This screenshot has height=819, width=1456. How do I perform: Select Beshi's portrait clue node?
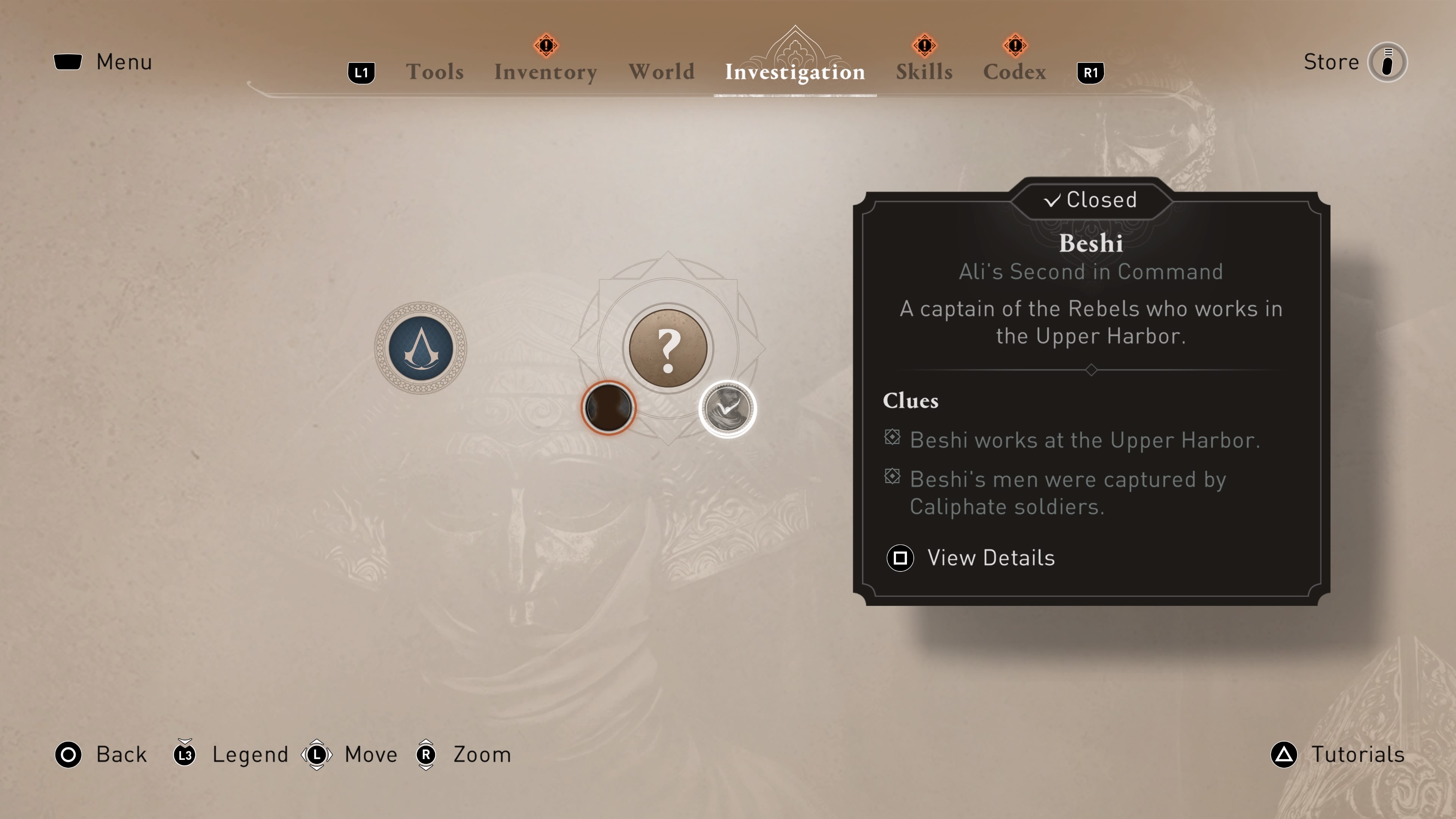[728, 408]
